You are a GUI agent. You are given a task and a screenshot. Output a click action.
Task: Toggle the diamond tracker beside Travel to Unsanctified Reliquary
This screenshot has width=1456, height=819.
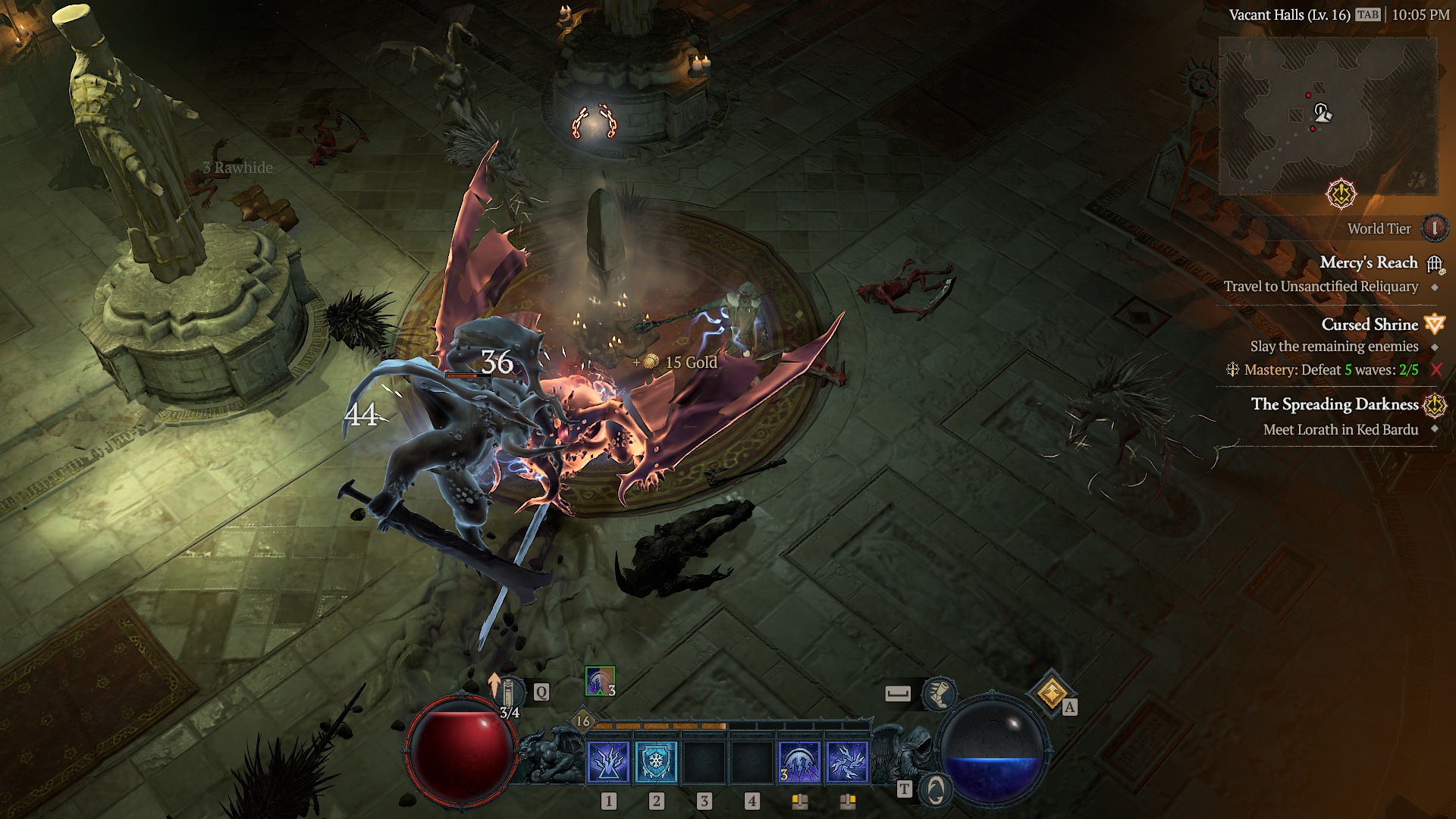pyautogui.click(x=1436, y=286)
